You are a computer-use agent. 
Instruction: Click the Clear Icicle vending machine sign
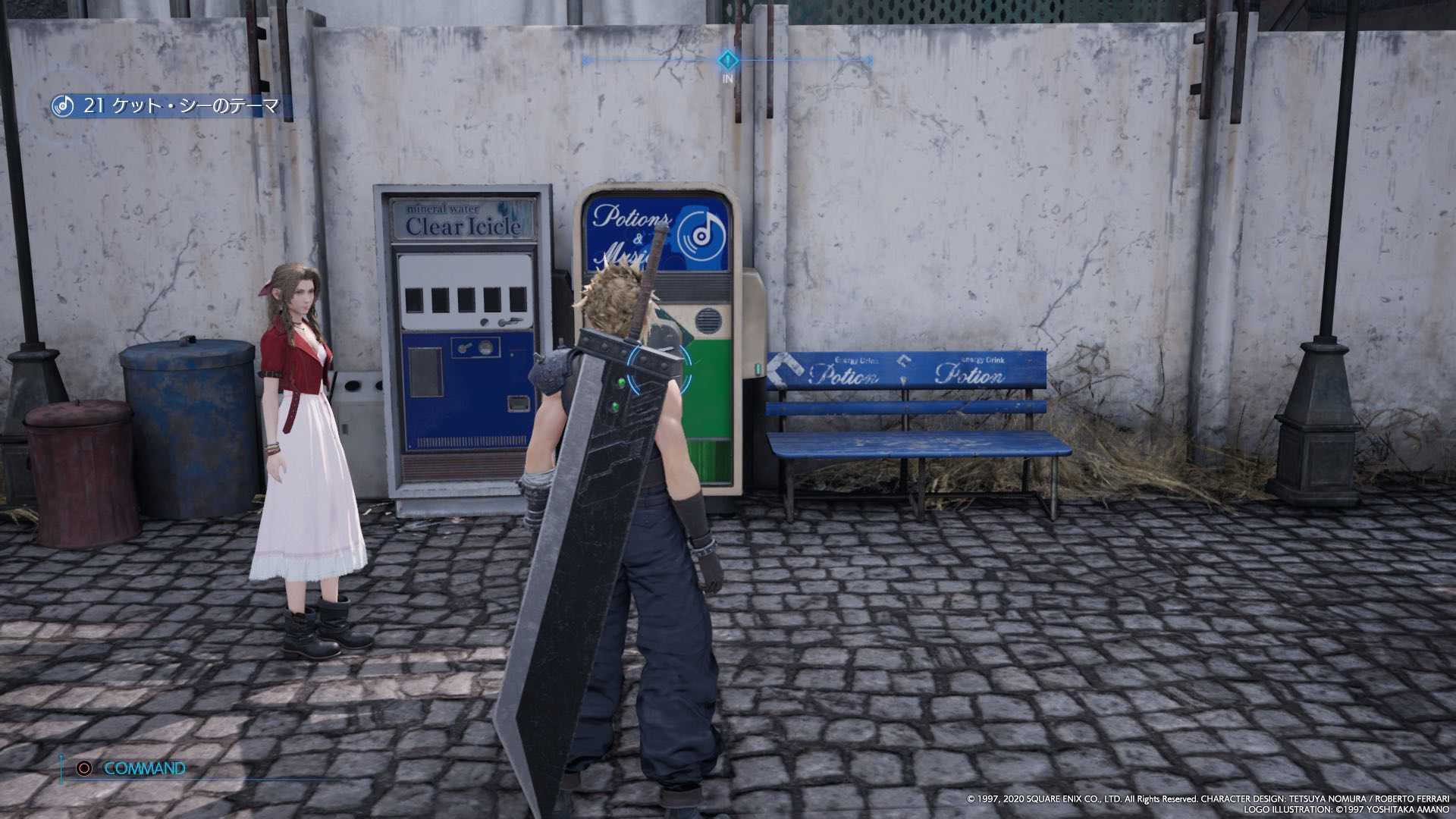pos(462,220)
